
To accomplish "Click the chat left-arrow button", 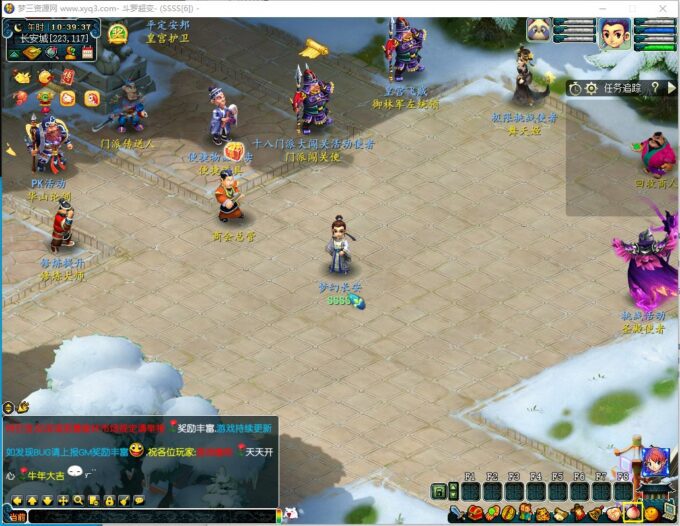I will click(17, 499).
